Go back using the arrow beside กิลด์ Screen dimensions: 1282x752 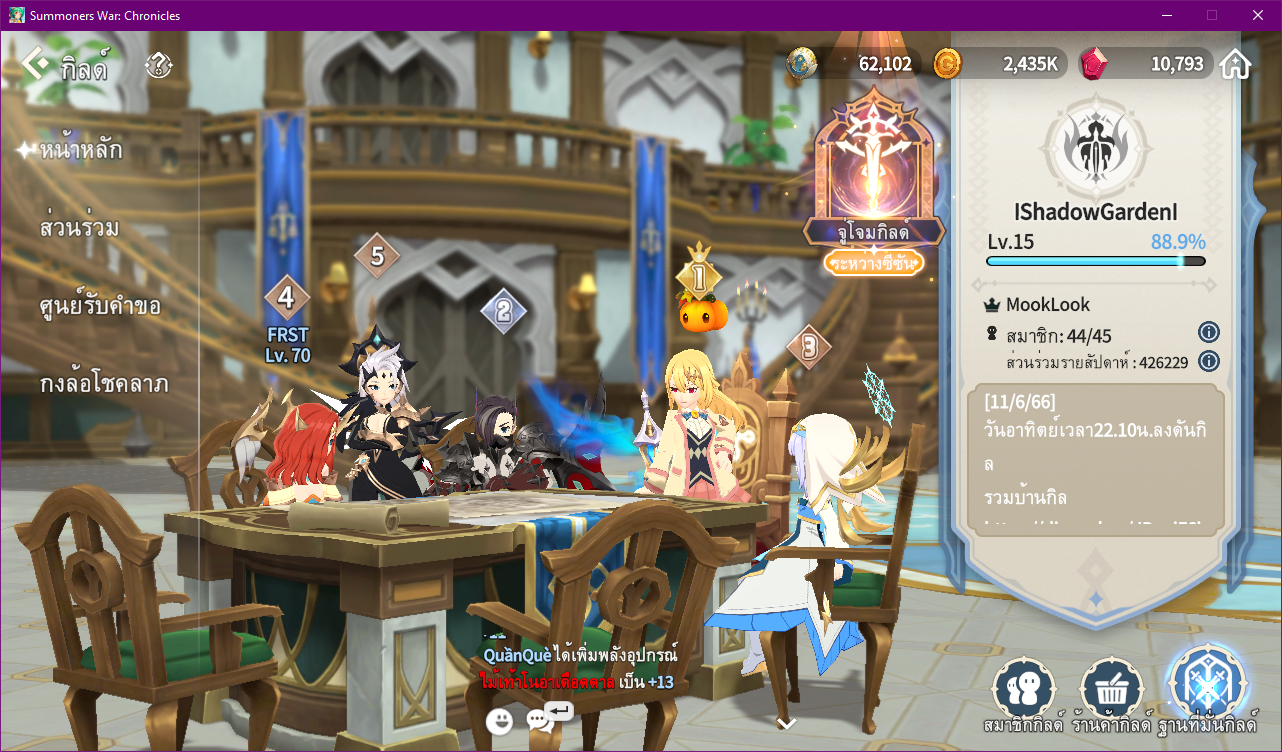tap(34, 65)
